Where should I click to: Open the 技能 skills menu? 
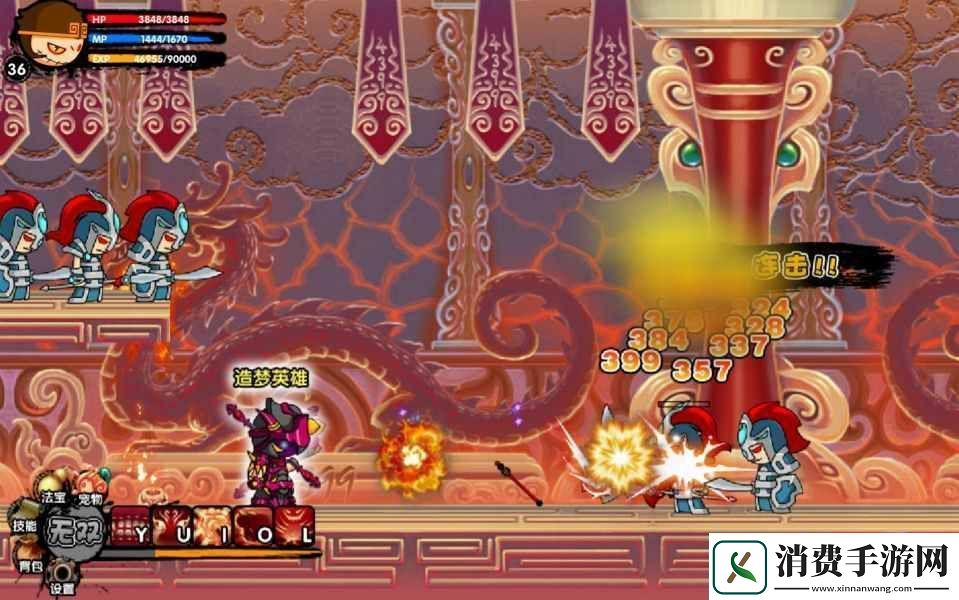tap(24, 524)
